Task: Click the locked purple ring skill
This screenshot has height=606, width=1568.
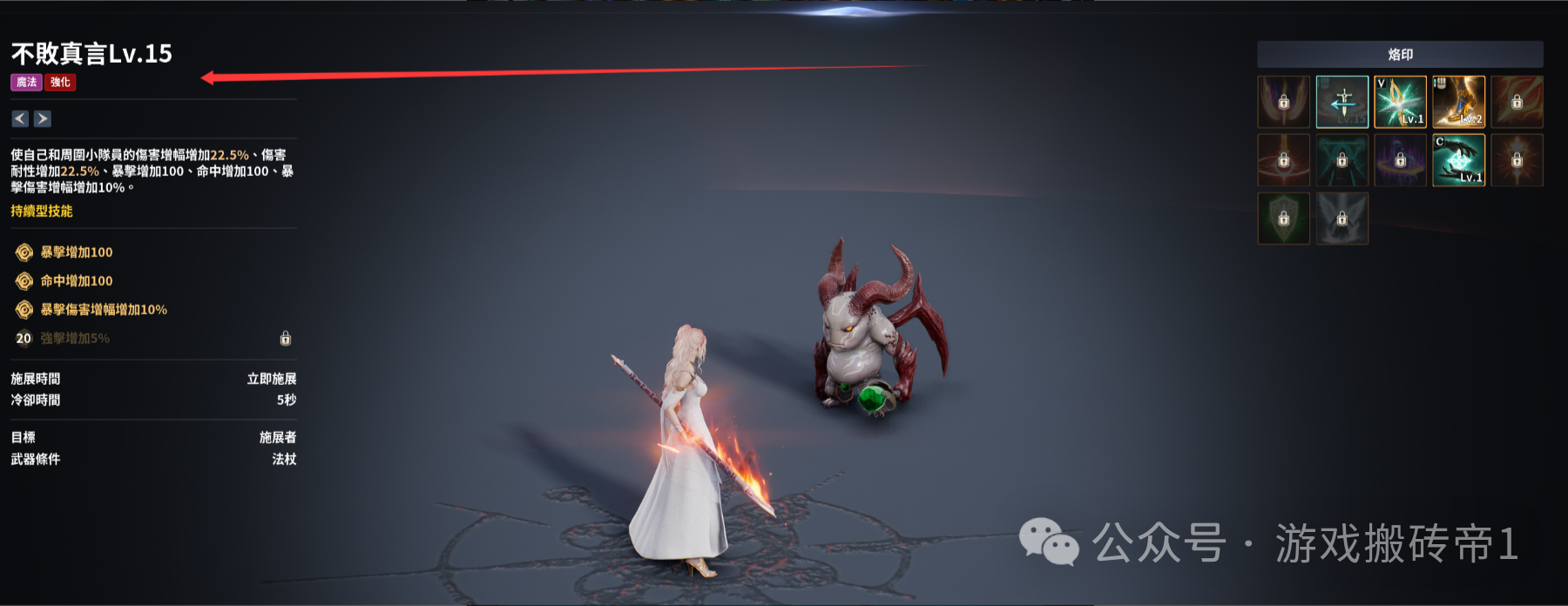Action: tap(1400, 160)
